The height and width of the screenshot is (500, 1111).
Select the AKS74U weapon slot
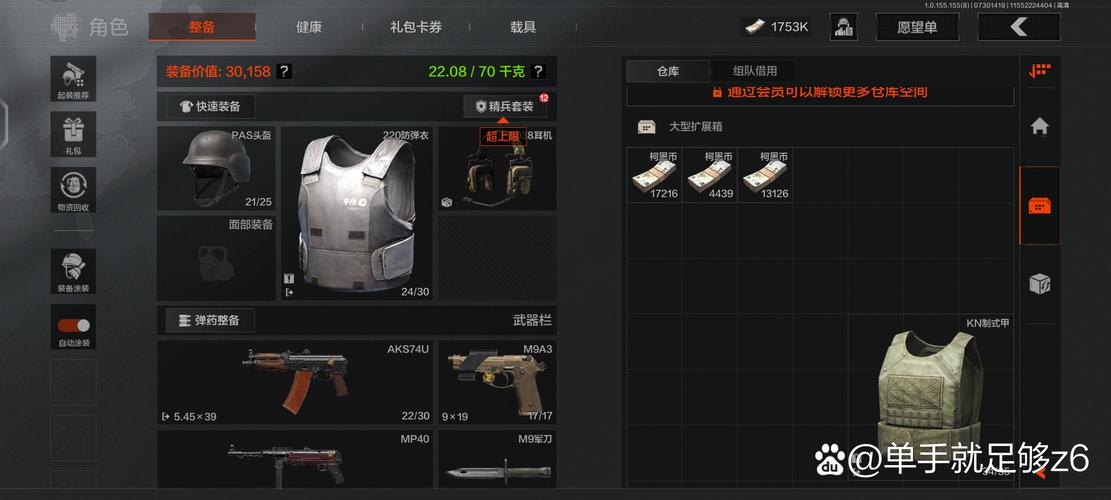point(295,382)
